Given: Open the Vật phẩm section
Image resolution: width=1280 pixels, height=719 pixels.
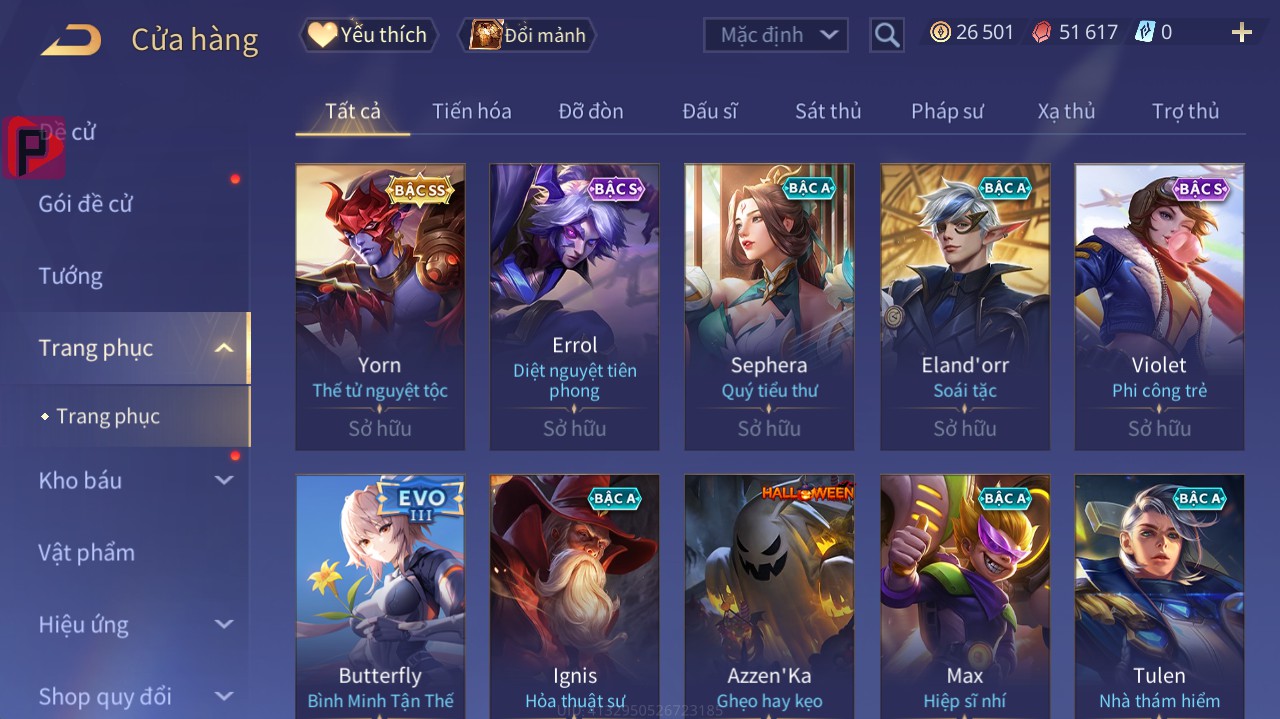Looking at the screenshot, I should pos(86,552).
